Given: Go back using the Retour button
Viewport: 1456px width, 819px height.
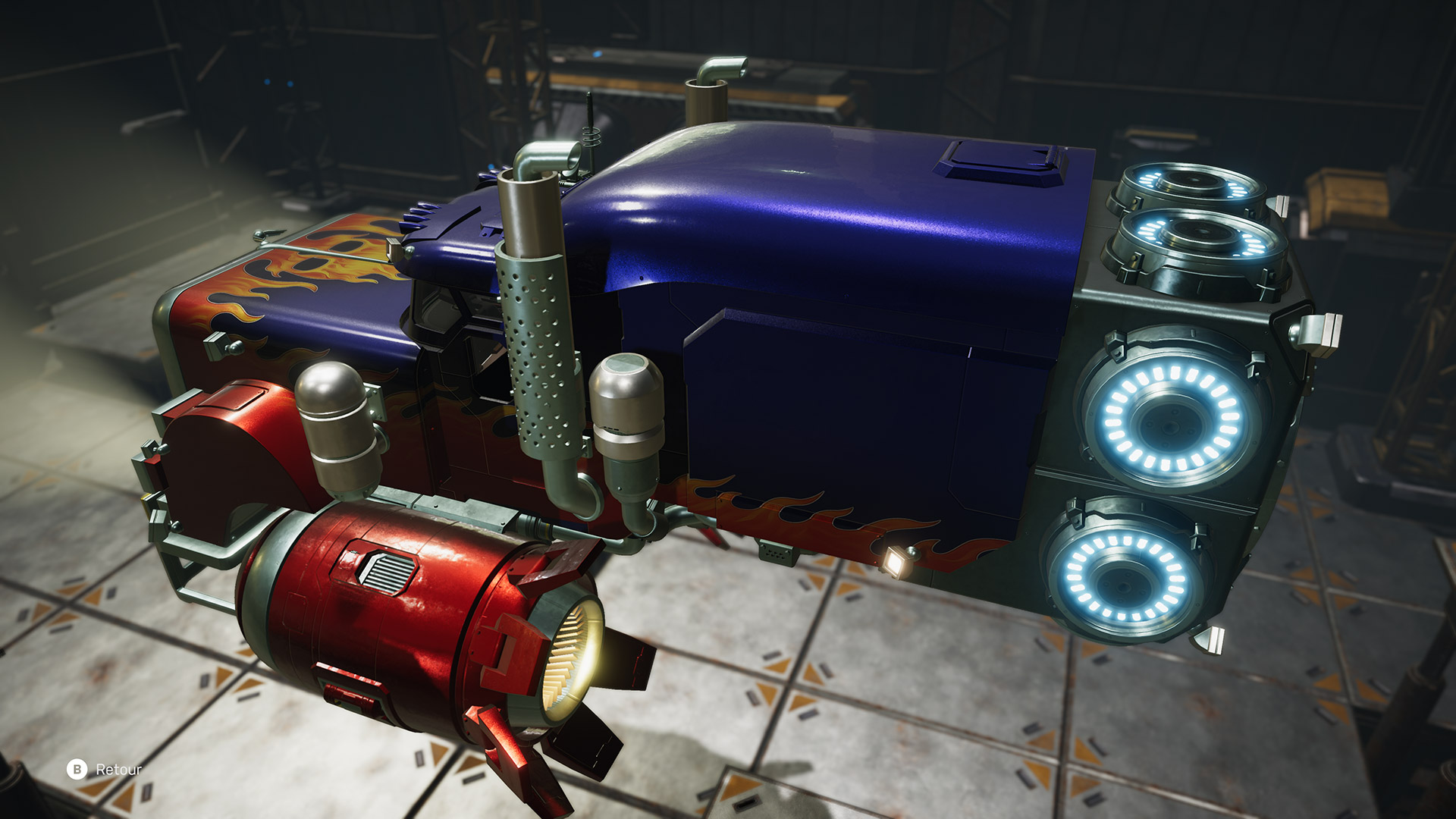Looking at the screenshot, I should coord(105,769).
